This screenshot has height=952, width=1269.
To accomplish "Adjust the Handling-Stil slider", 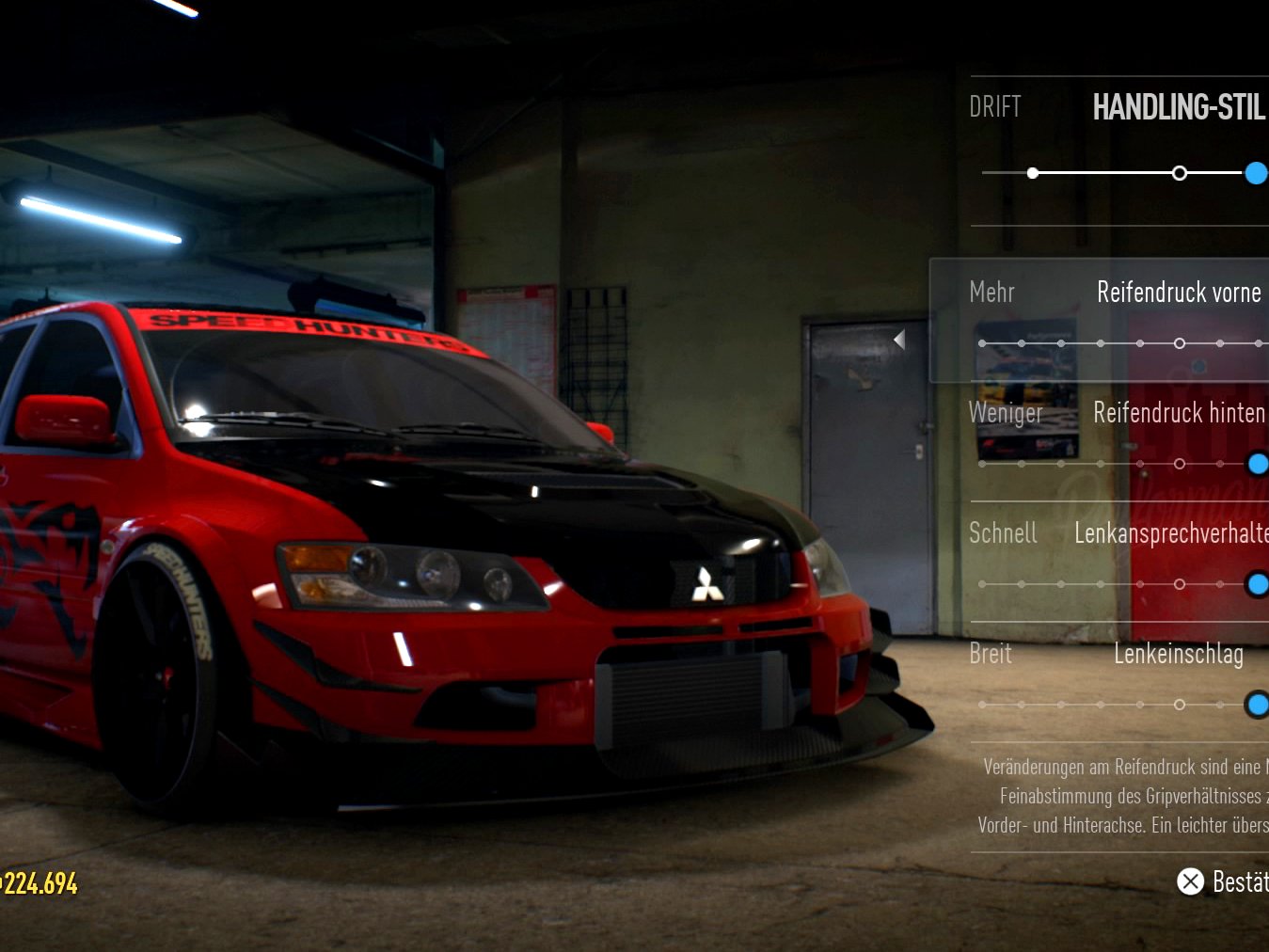I will (x=1255, y=173).
